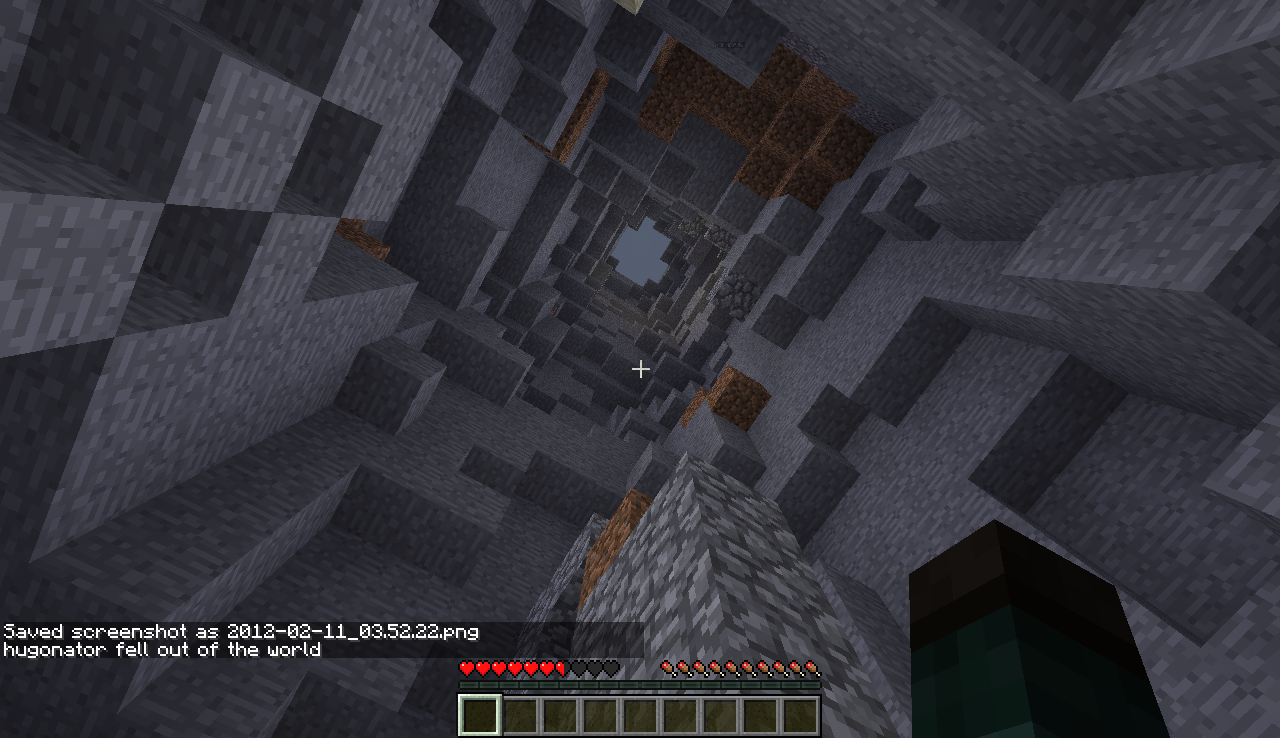Select the highlighted hotbar slot

[x=479, y=715]
